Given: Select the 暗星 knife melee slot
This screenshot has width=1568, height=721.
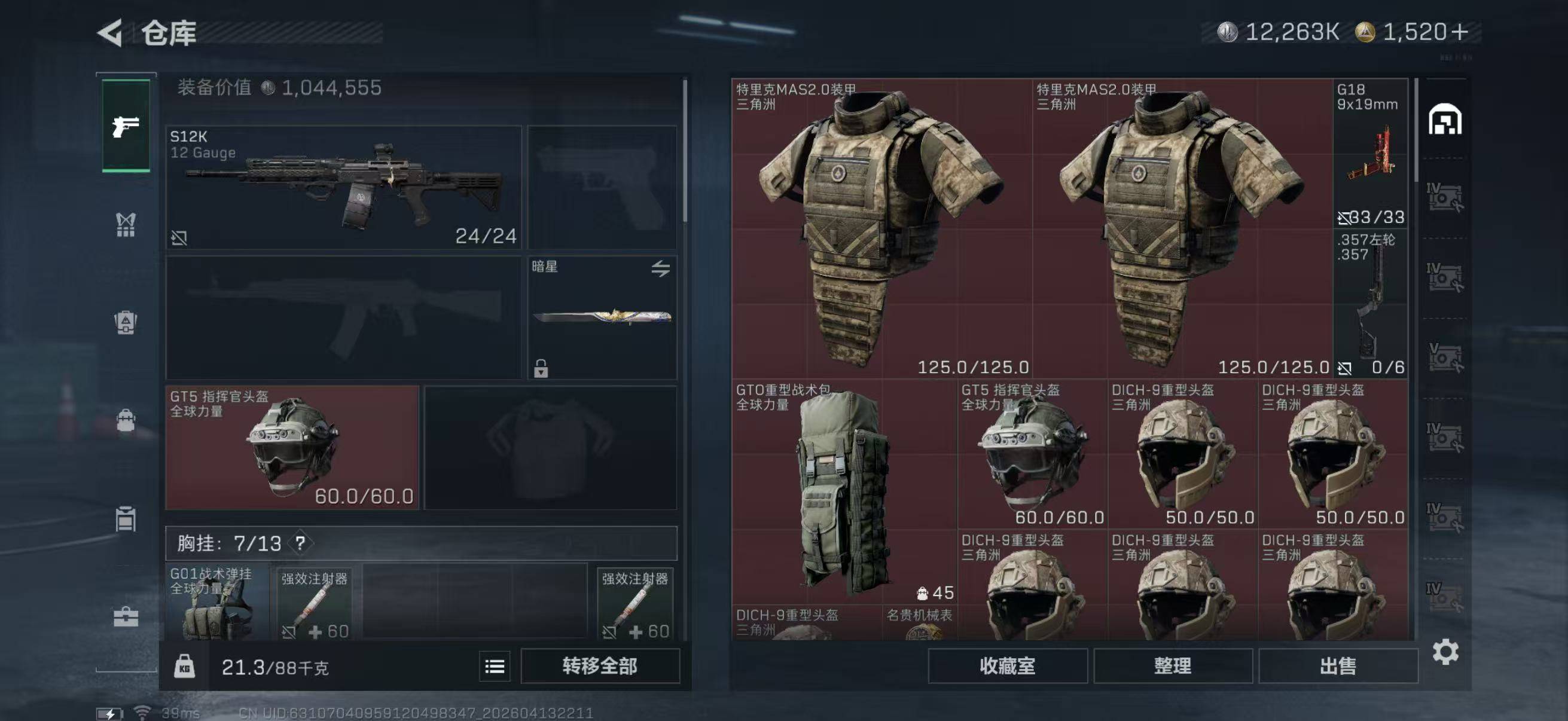Looking at the screenshot, I should (602, 317).
